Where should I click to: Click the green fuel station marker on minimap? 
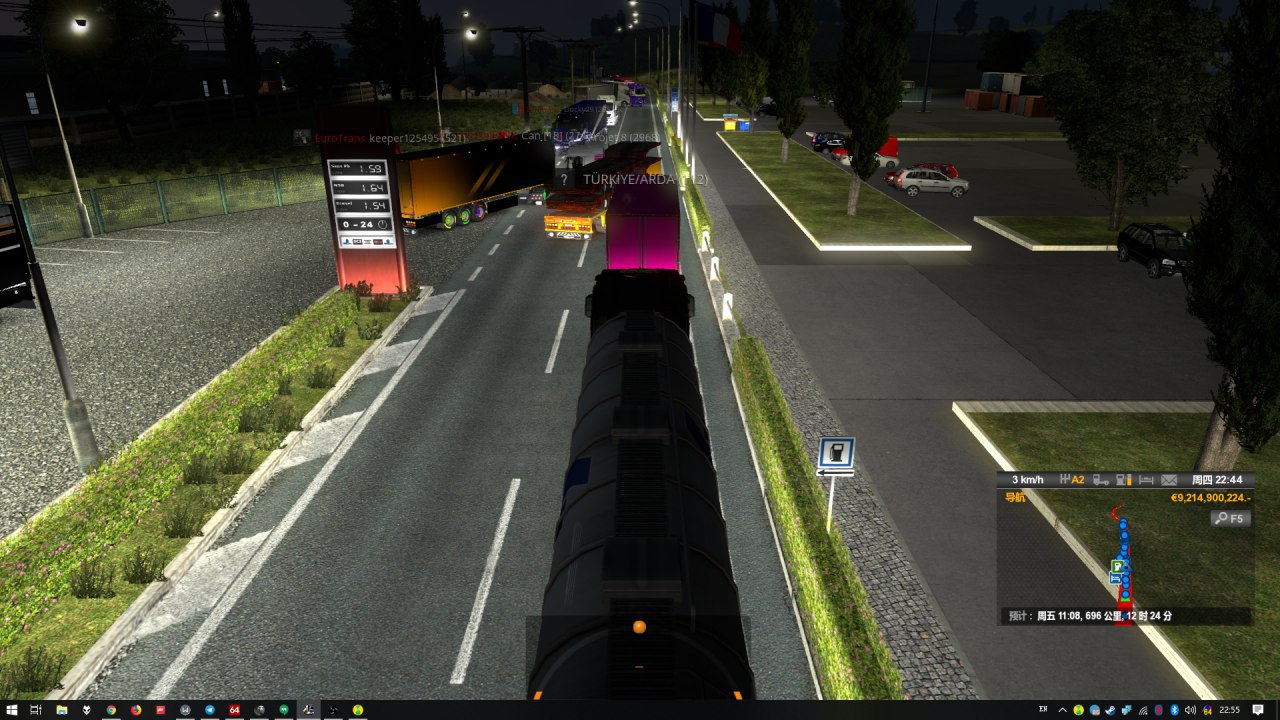(1116, 566)
